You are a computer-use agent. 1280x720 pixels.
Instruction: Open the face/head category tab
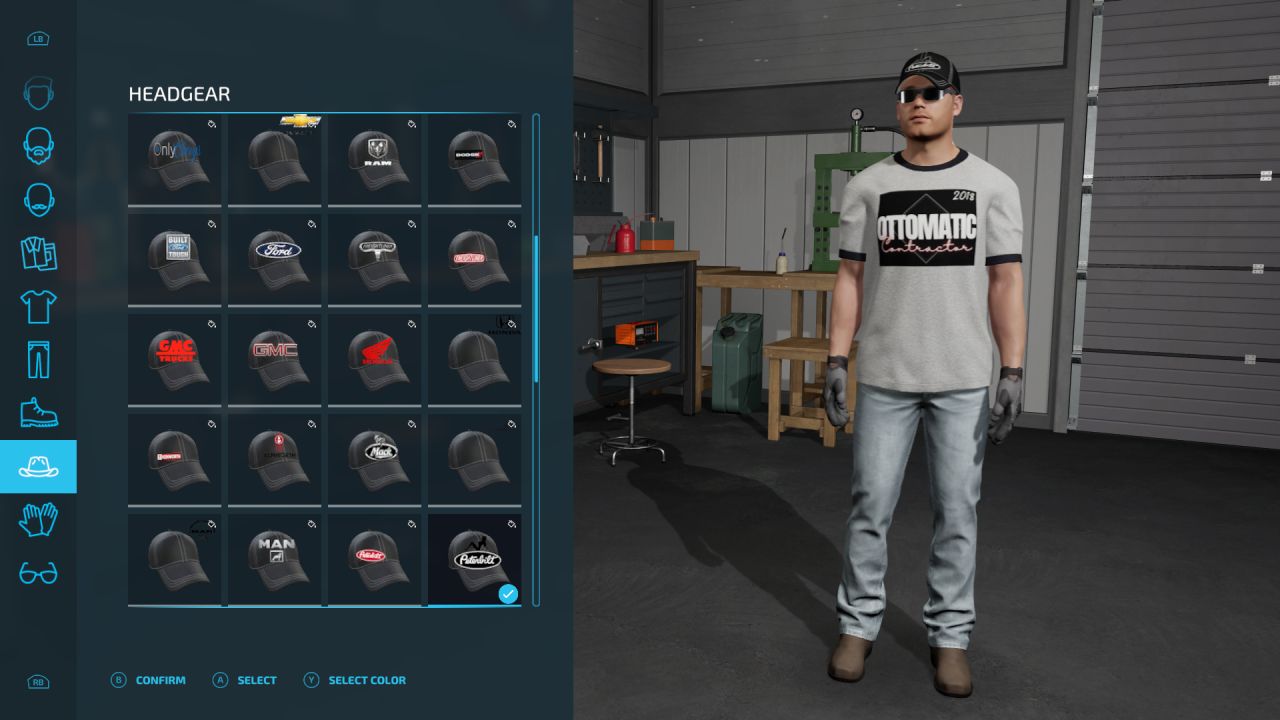pyautogui.click(x=38, y=93)
